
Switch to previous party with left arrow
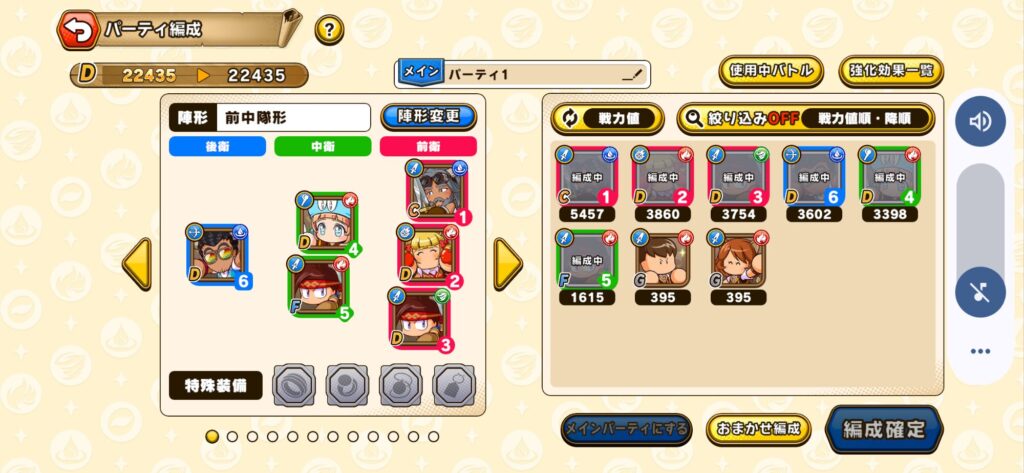pos(136,264)
